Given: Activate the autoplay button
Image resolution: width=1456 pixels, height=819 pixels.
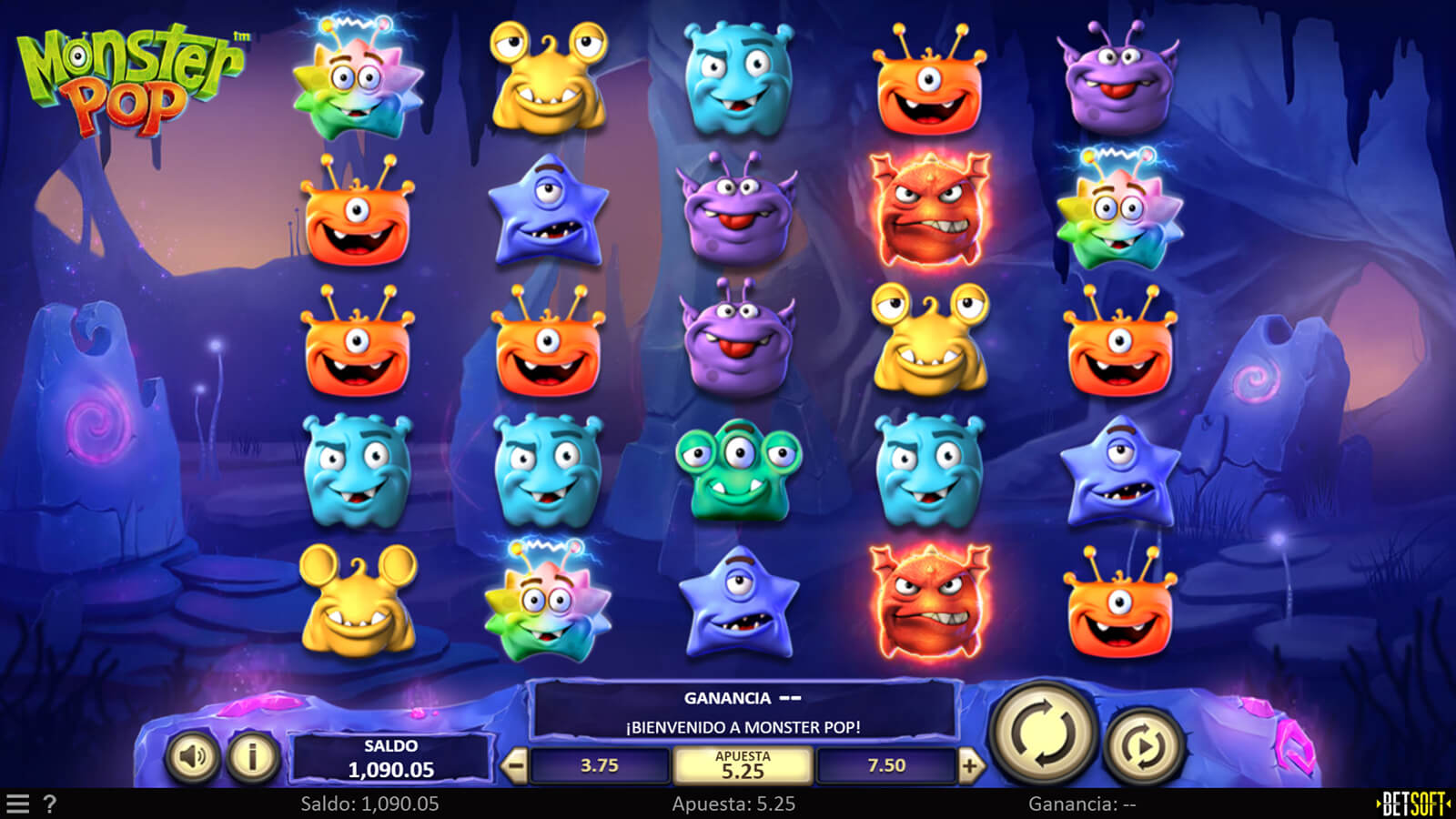Looking at the screenshot, I should click(x=1144, y=747).
